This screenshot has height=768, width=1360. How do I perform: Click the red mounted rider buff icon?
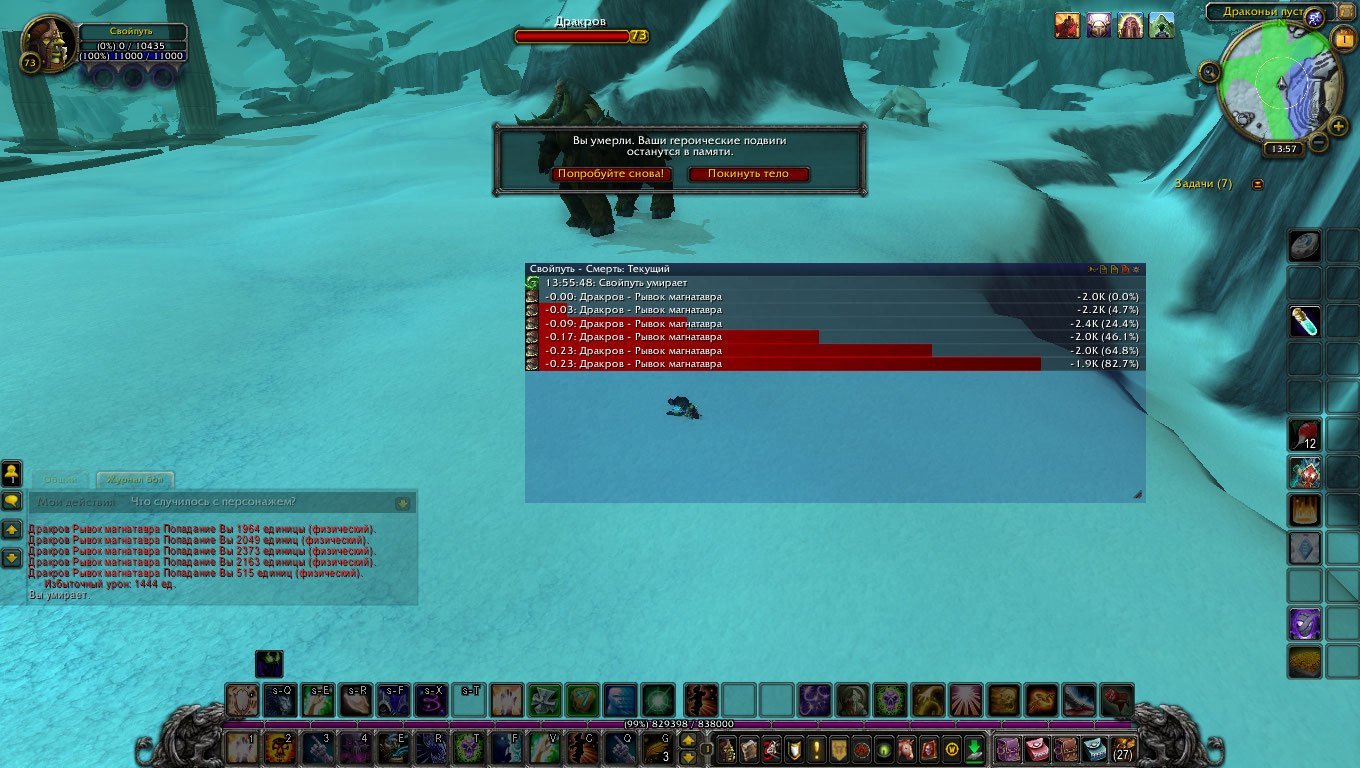tap(1068, 26)
